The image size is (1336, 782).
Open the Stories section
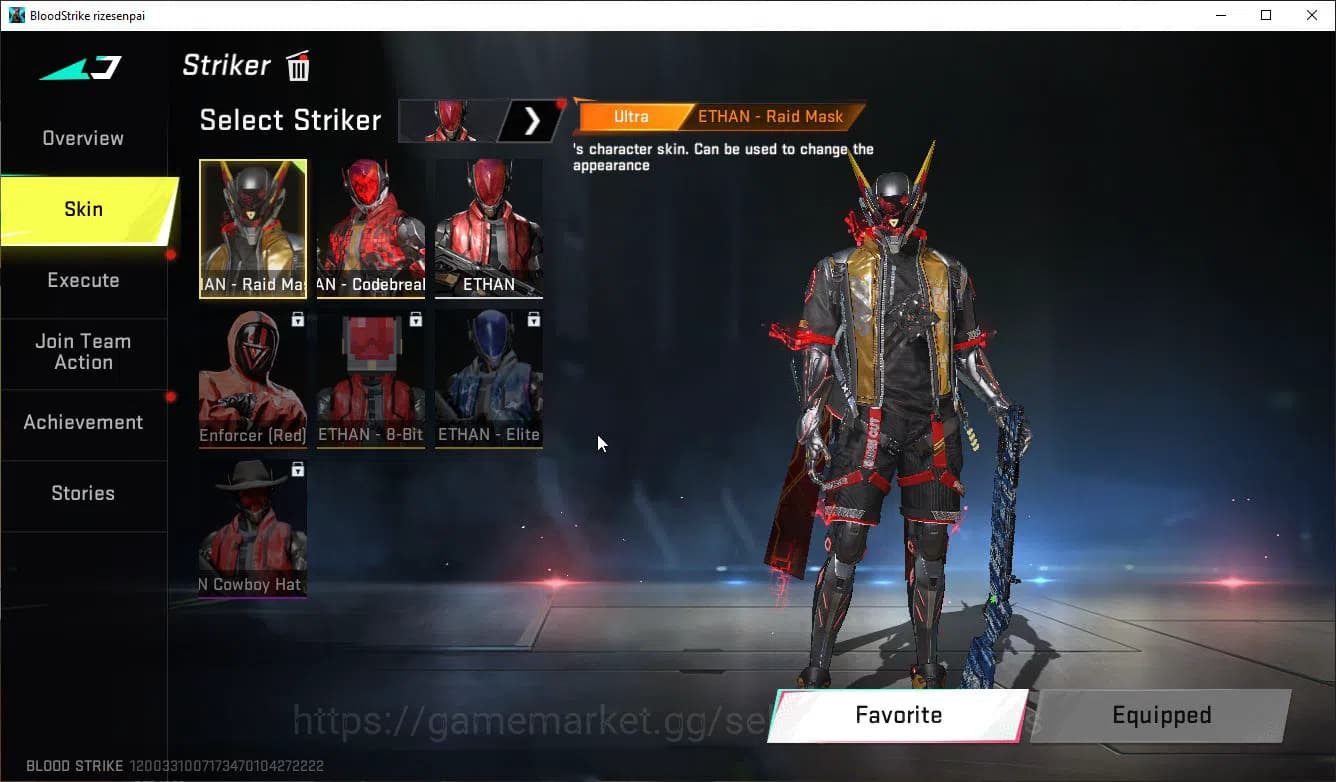83,493
